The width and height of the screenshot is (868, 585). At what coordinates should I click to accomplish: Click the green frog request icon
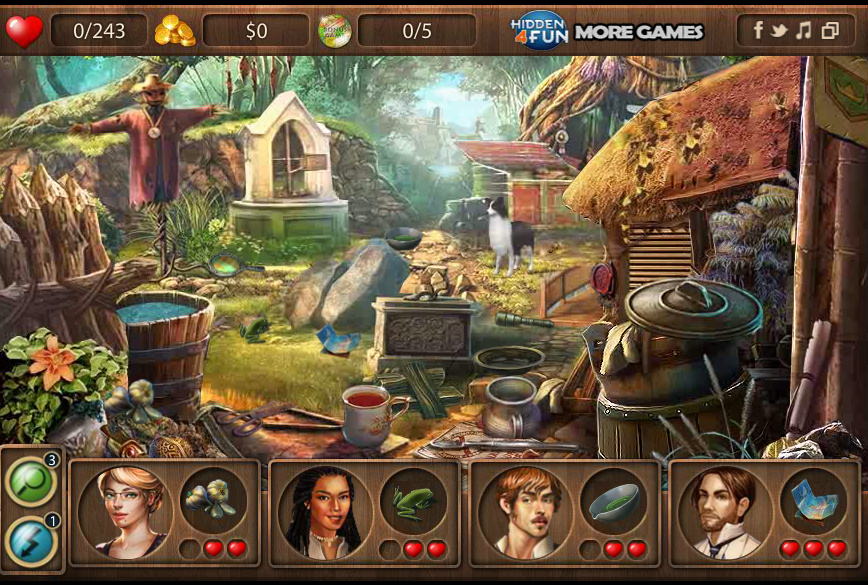pyautogui.click(x=412, y=499)
